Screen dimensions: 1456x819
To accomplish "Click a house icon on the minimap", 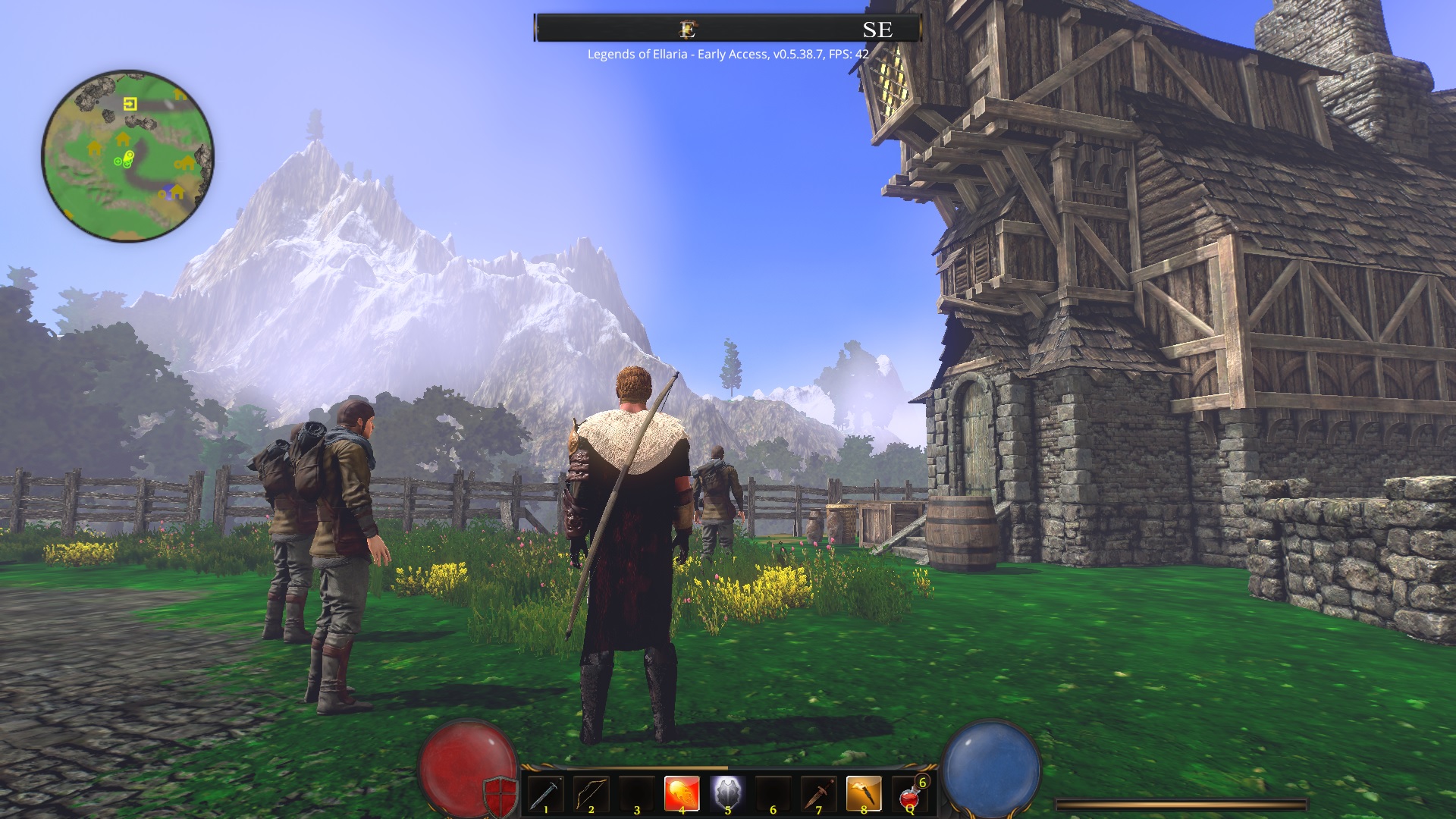I will [x=123, y=140].
